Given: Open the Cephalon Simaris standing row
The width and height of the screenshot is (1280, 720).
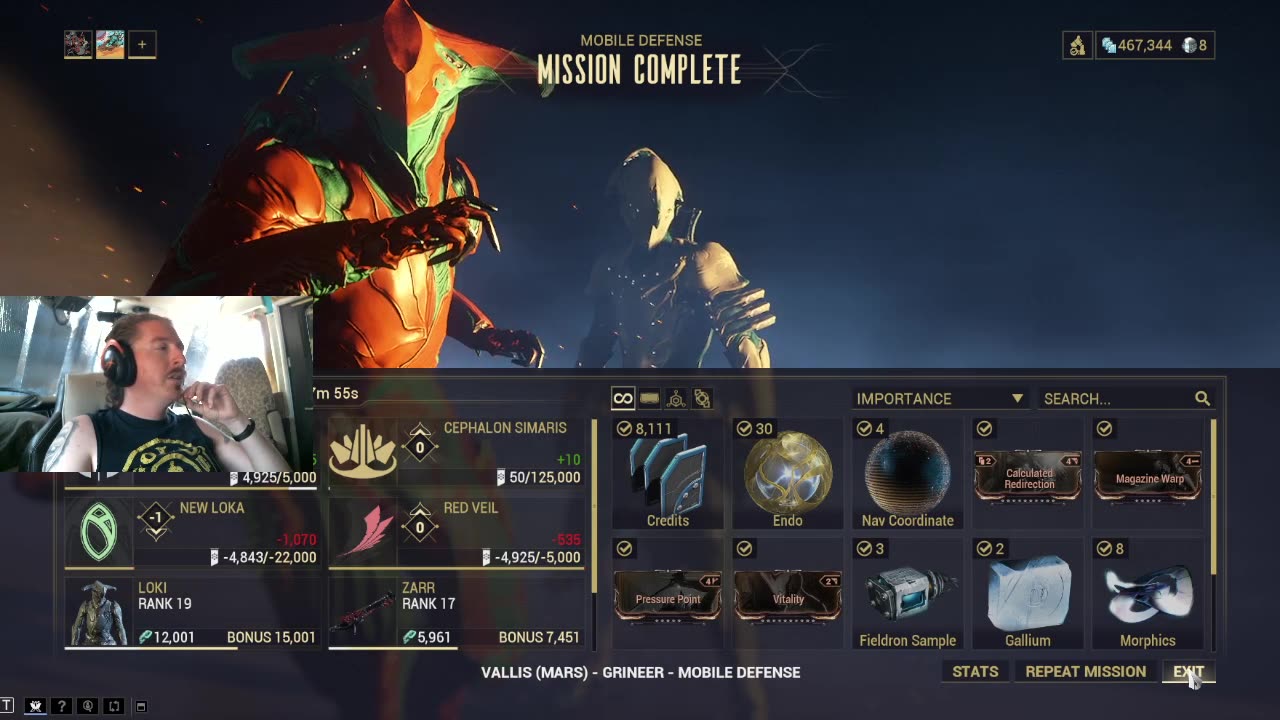Looking at the screenshot, I should pos(456,452).
